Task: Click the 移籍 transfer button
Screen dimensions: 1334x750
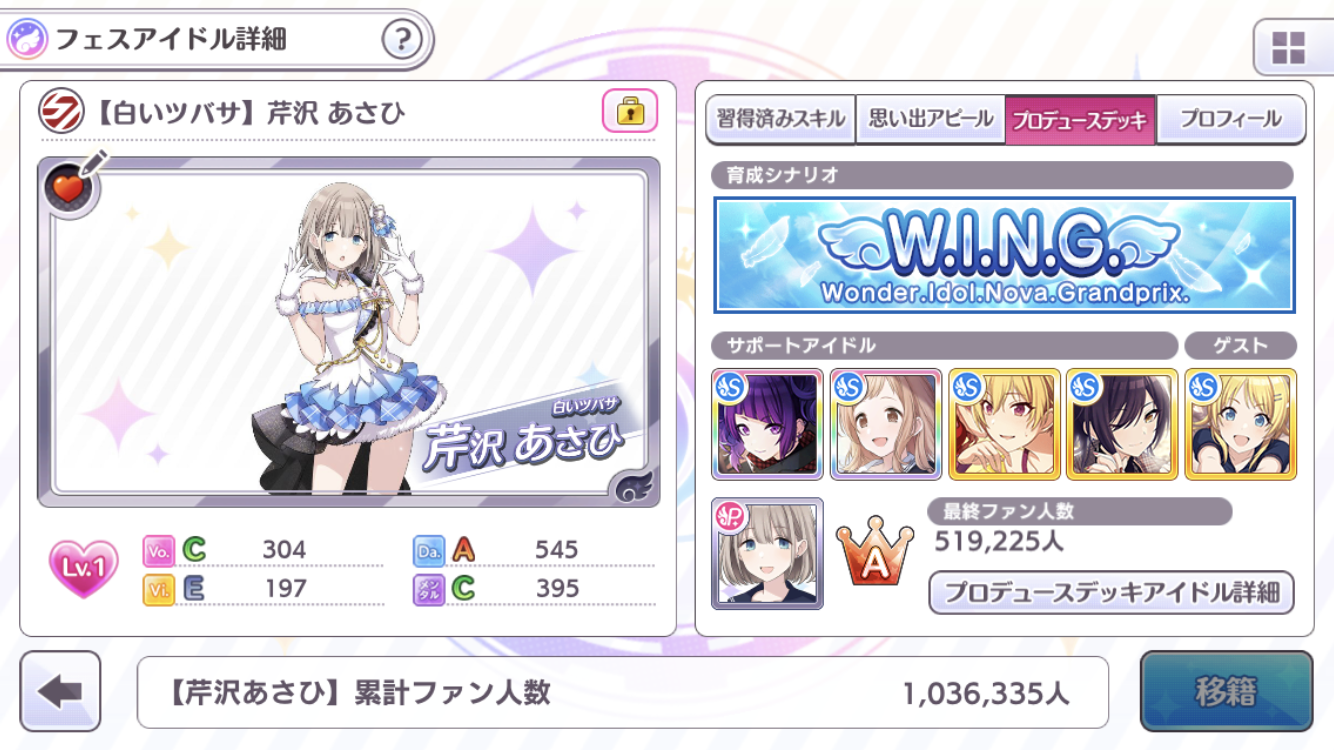Action: pyautogui.click(x=1225, y=691)
